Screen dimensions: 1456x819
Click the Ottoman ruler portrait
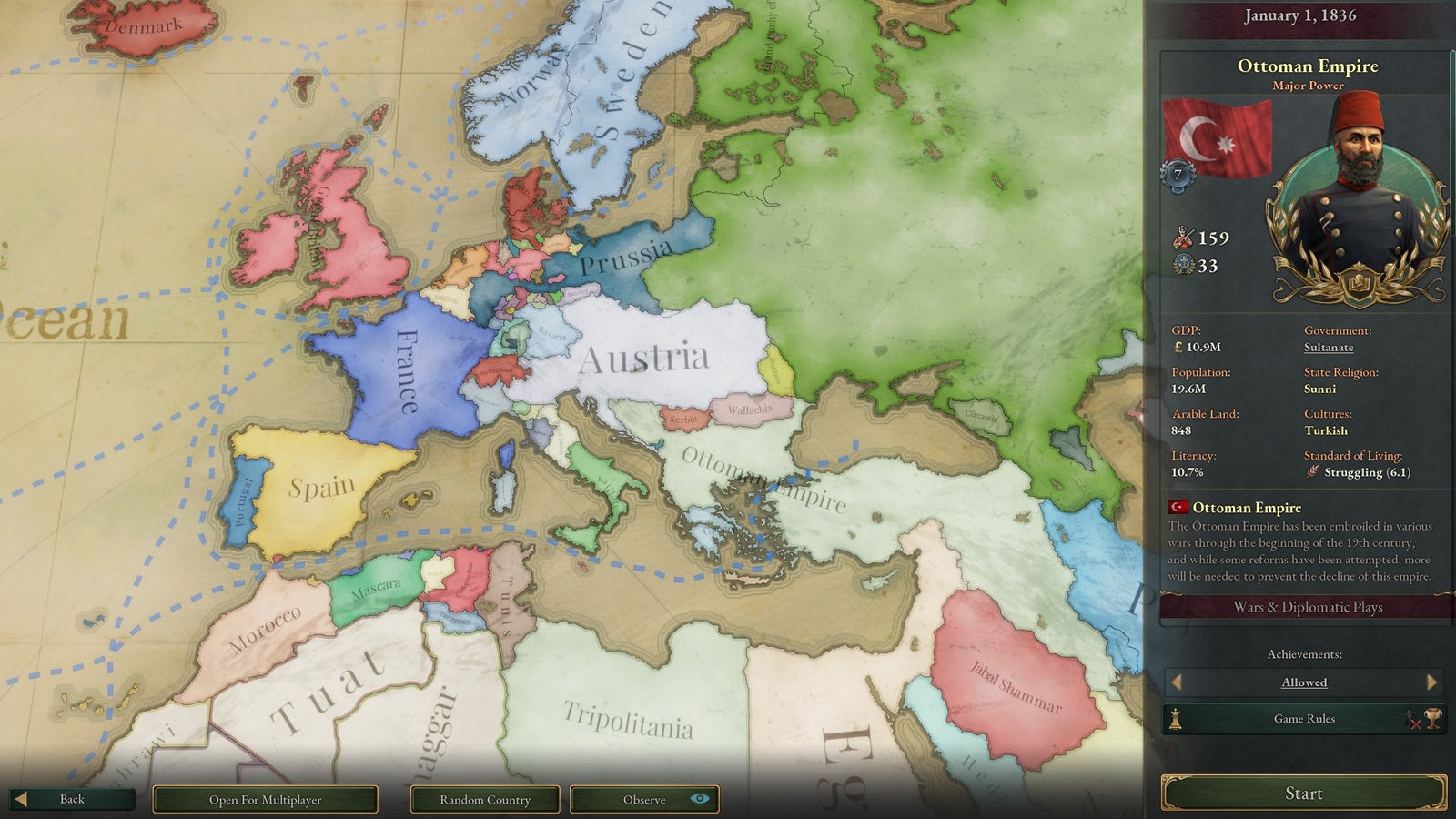click(1359, 191)
